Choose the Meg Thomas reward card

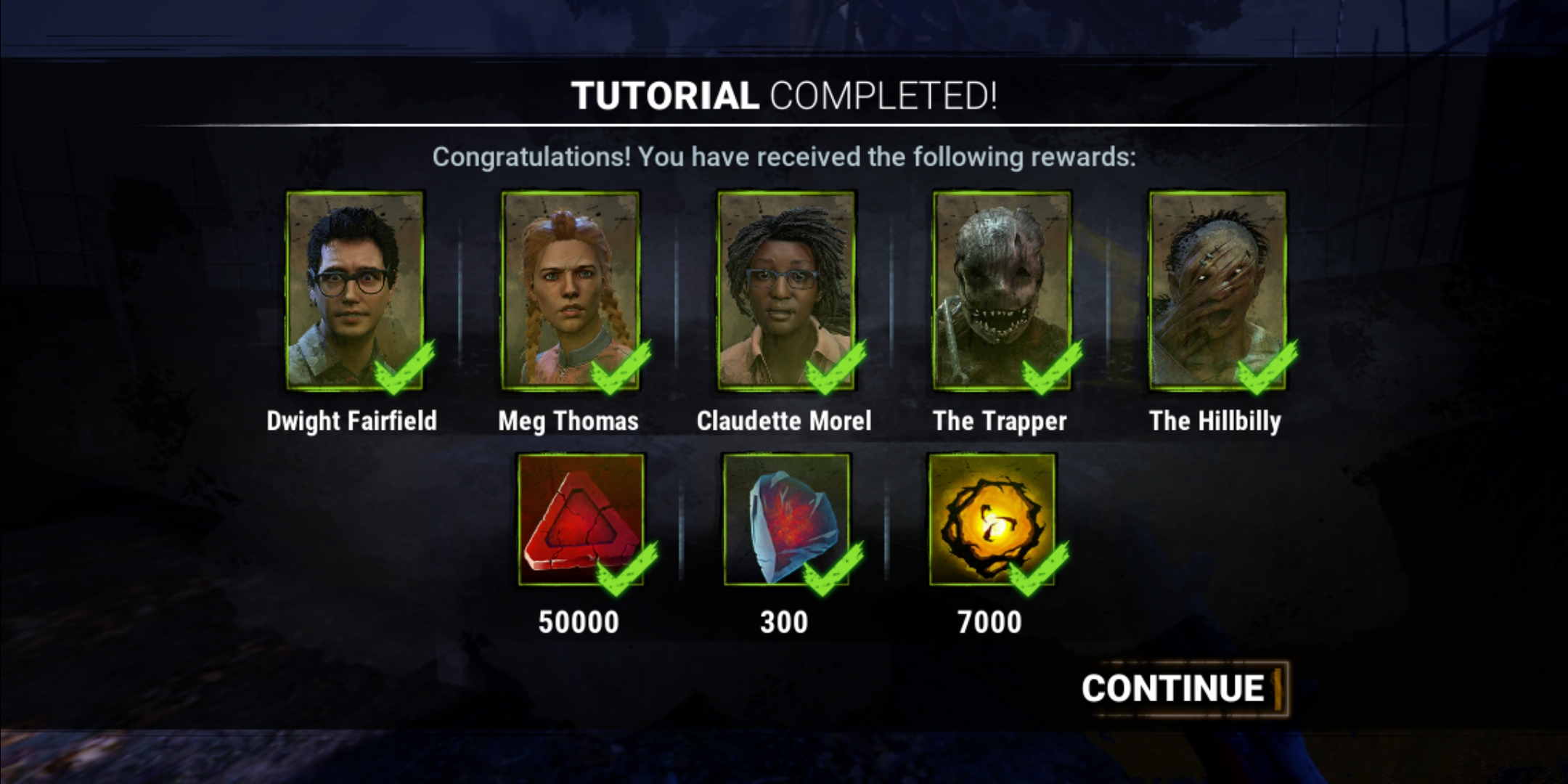pos(571,290)
